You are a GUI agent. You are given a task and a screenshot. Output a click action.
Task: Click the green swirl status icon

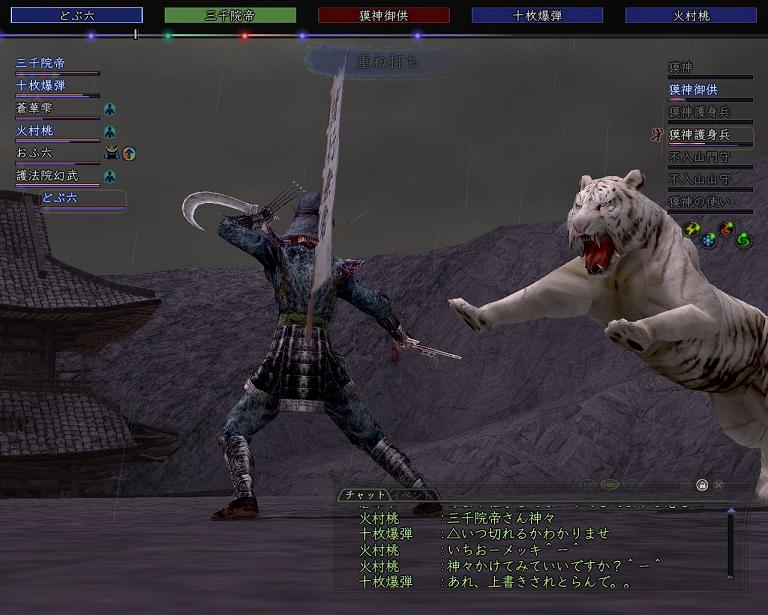coord(744,240)
